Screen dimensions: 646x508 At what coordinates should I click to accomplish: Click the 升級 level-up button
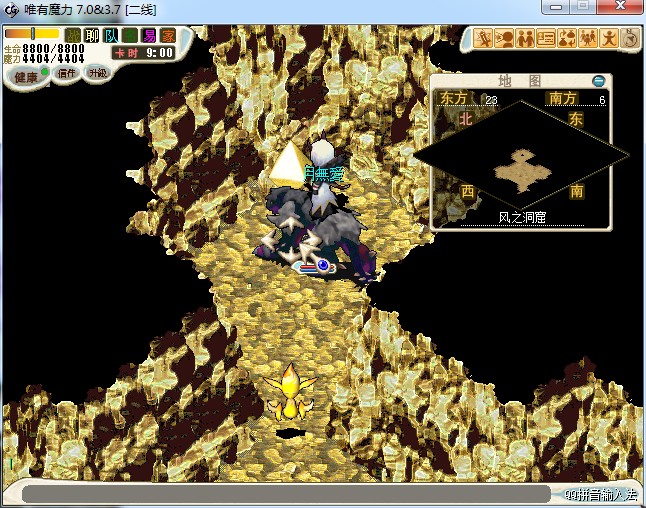97,73
